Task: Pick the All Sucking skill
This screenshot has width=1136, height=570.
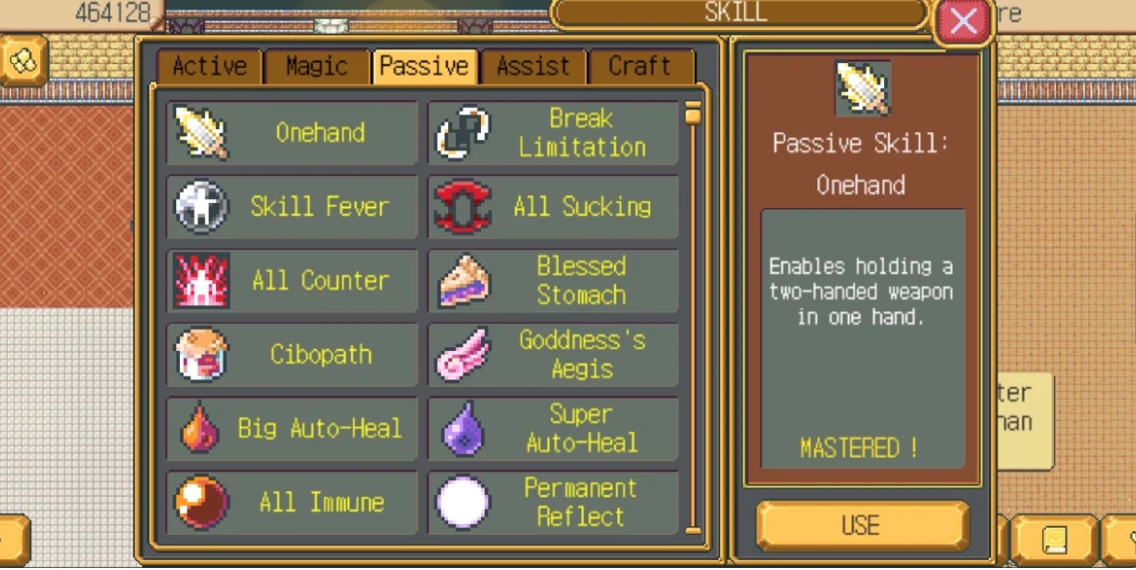Action: 554,207
